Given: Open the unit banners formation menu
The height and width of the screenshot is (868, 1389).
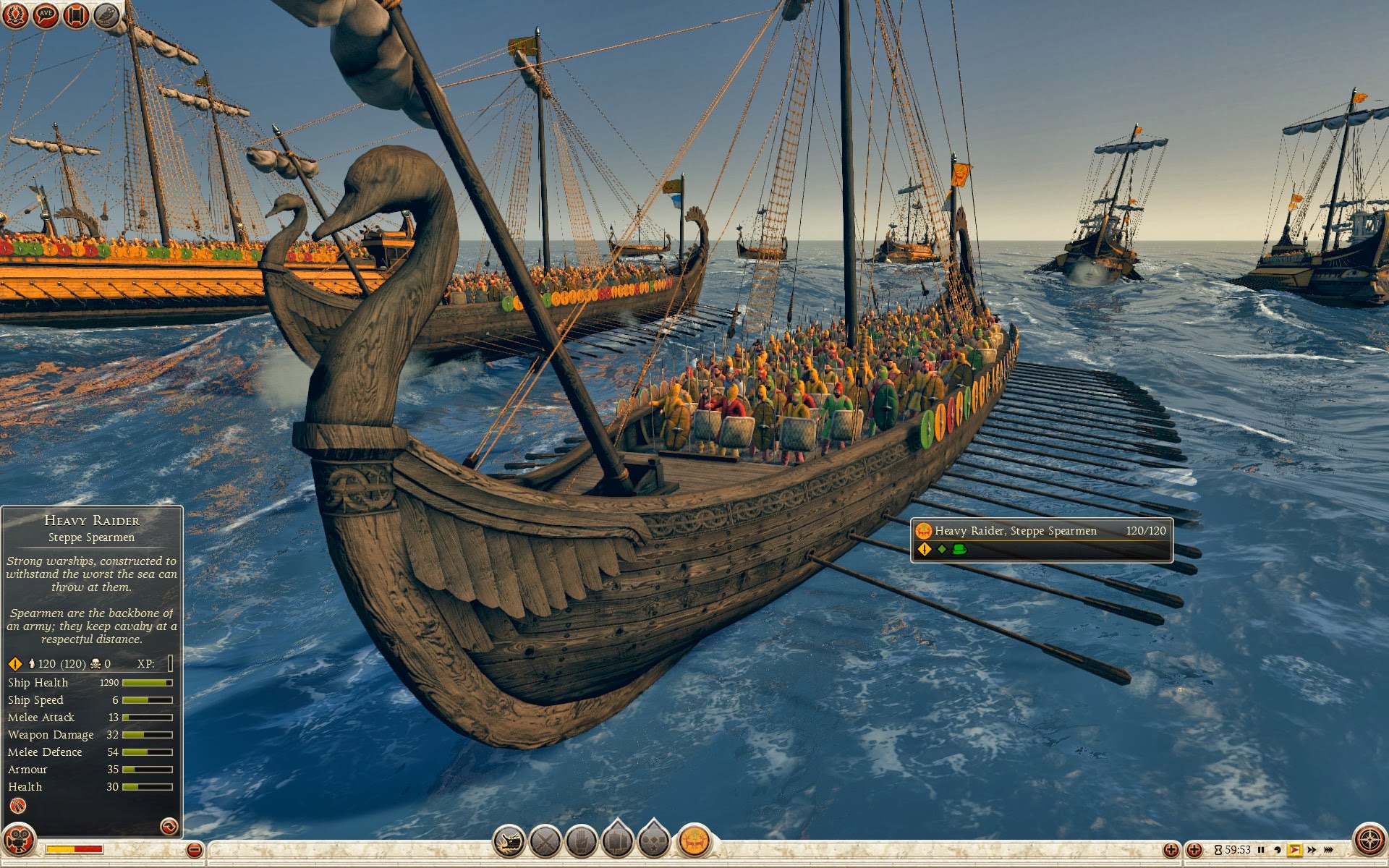Looking at the screenshot, I should (x=618, y=841).
